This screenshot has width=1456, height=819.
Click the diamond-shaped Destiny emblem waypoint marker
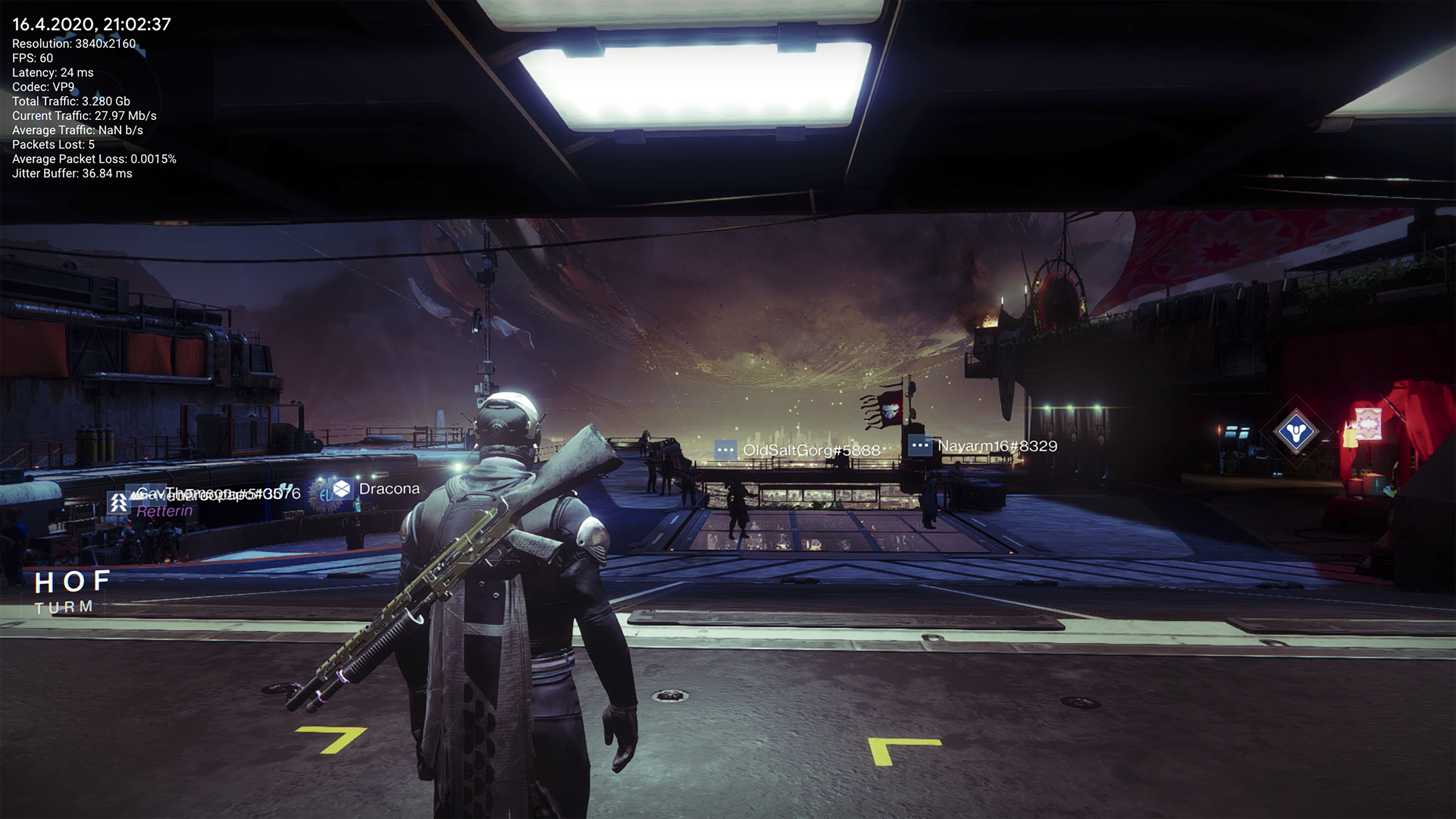coord(1296,432)
